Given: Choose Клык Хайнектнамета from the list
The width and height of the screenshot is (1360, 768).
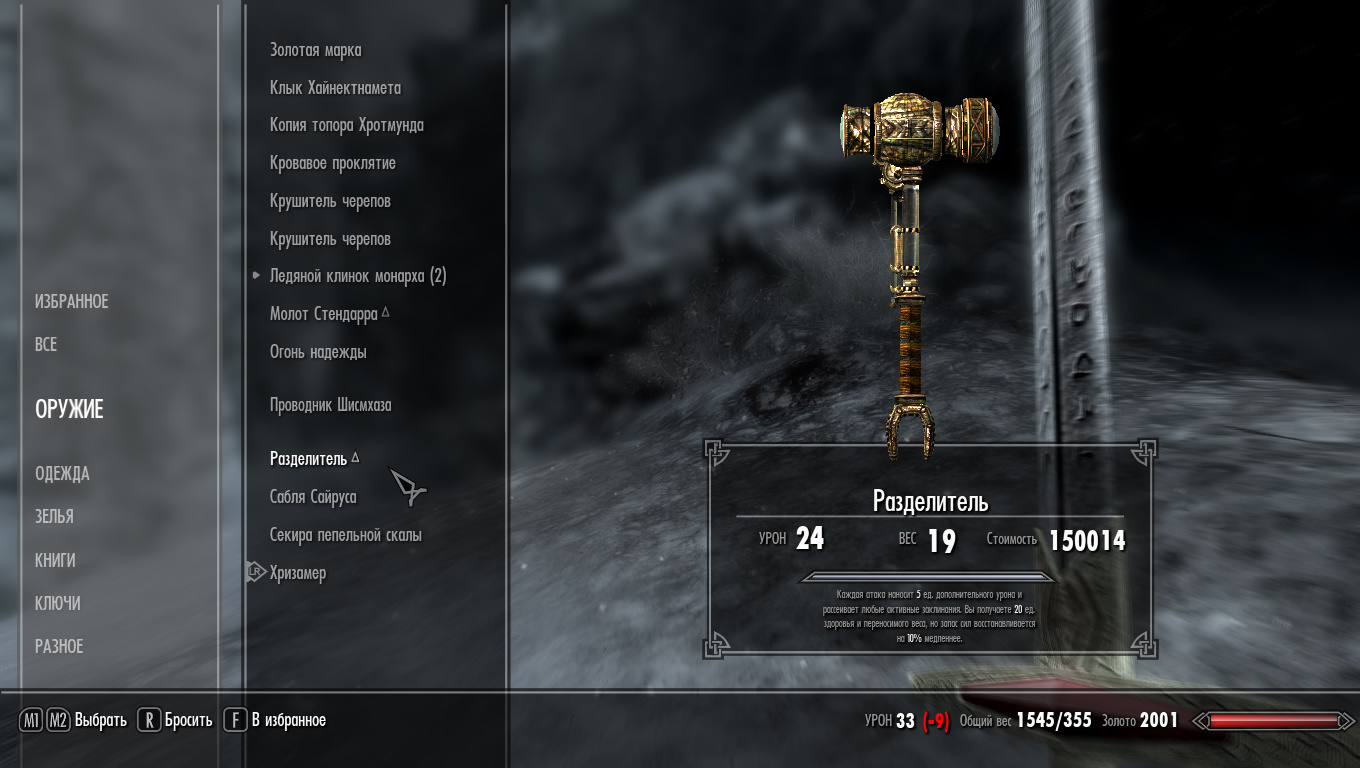Looking at the screenshot, I should [335, 88].
